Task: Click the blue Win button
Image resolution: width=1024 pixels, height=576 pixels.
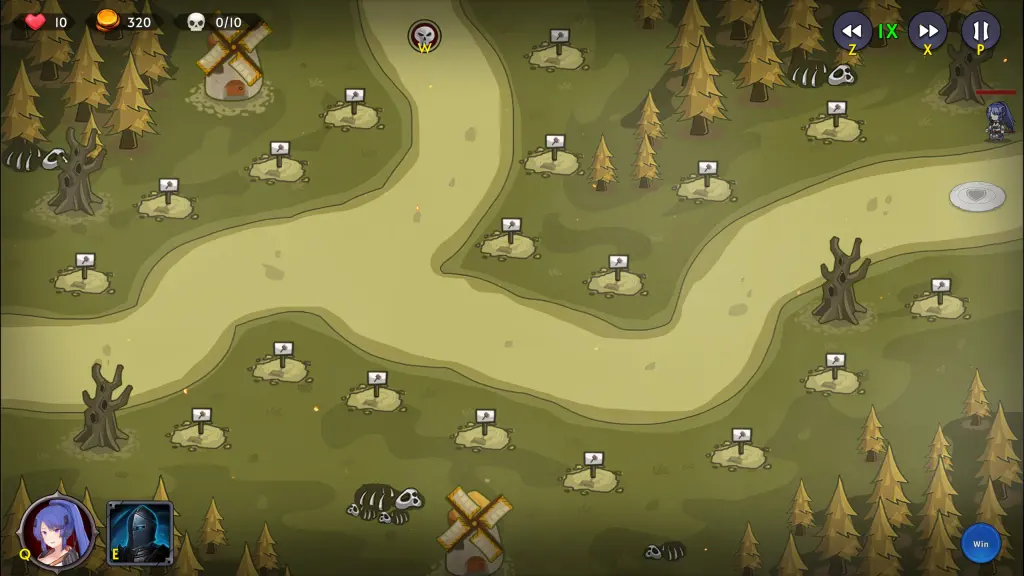Action: (x=980, y=544)
